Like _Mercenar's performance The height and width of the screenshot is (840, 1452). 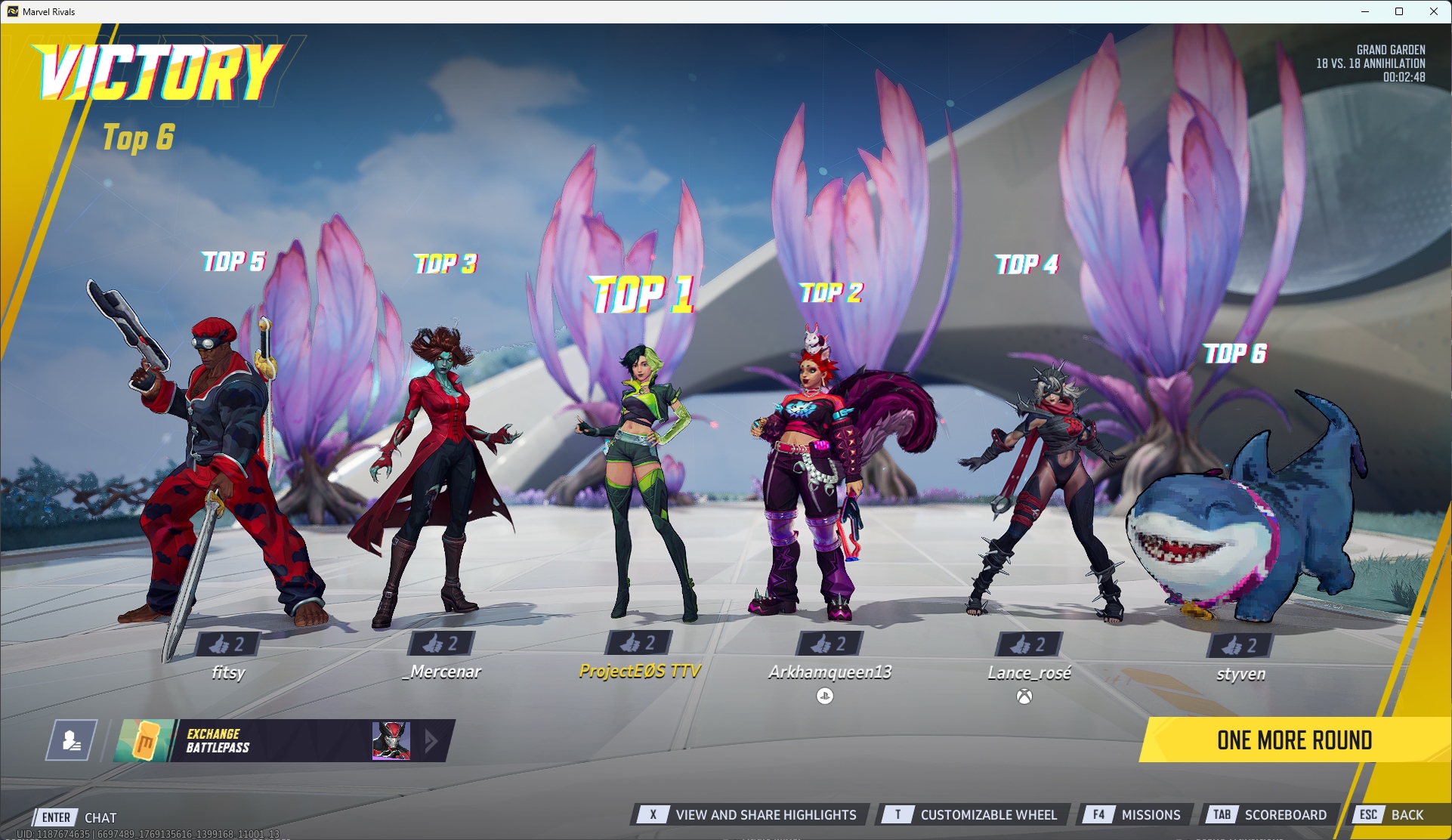(x=441, y=644)
